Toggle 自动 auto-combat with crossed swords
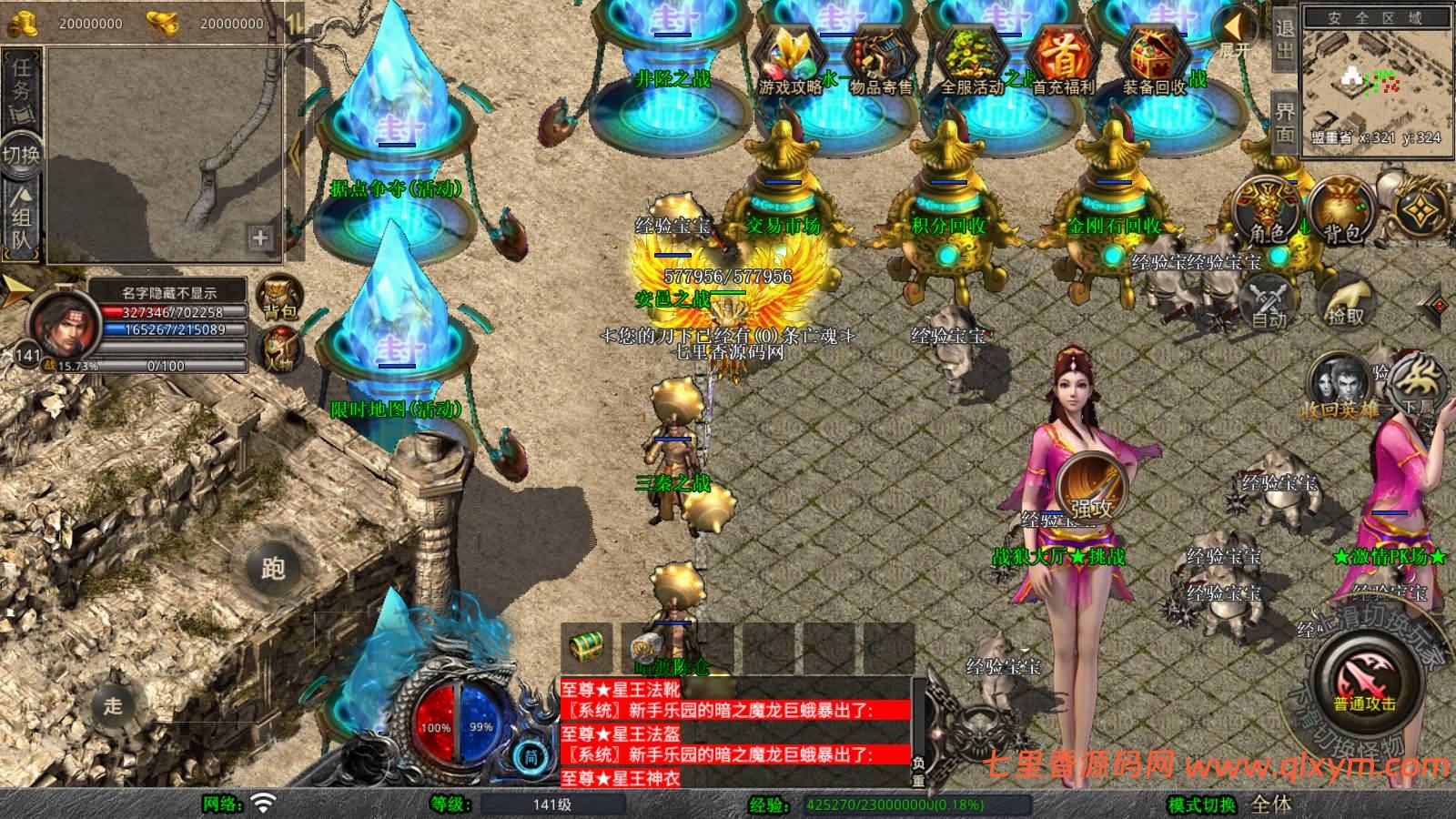 1269,301
